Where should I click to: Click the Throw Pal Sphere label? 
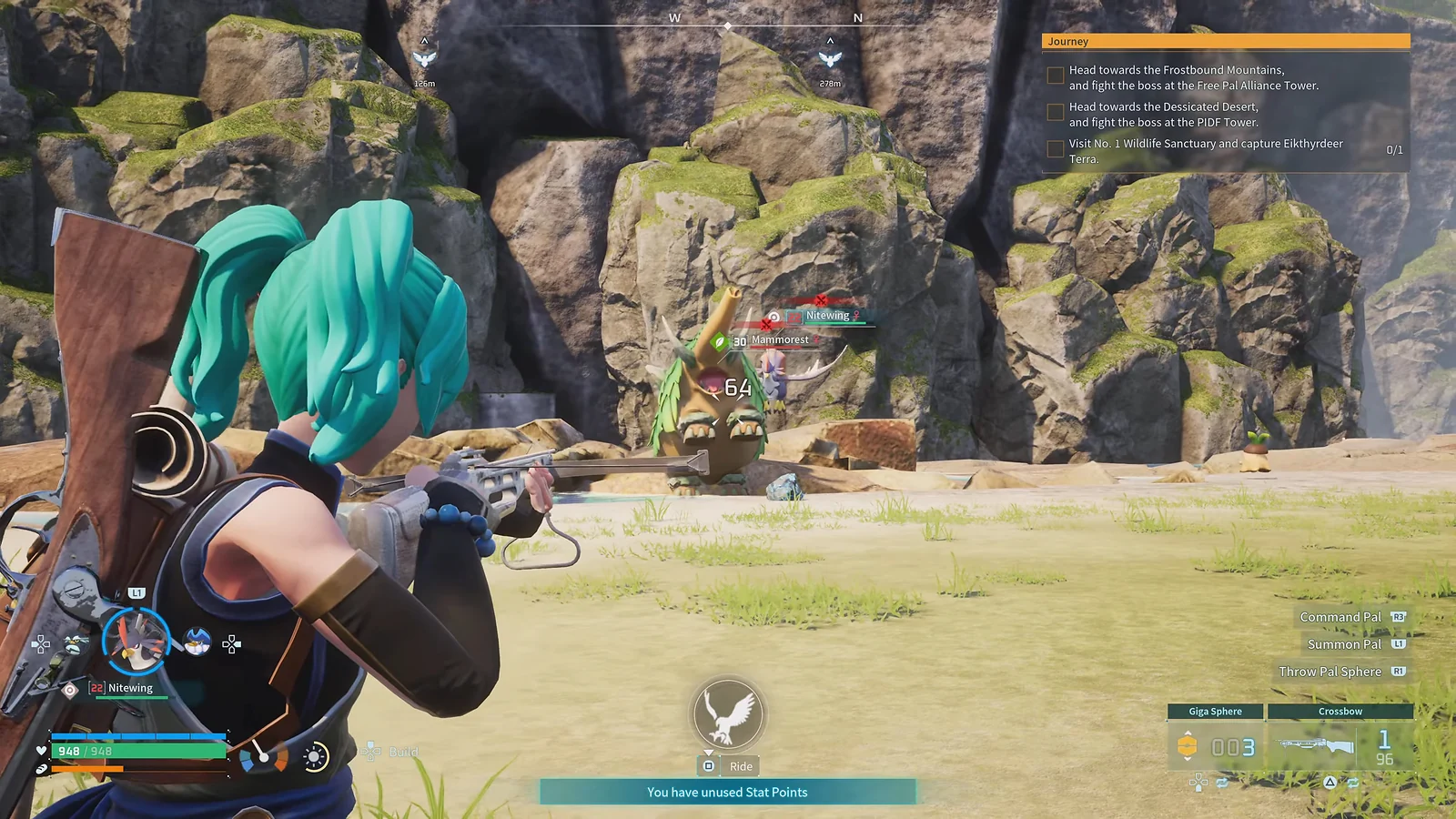point(1330,672)
